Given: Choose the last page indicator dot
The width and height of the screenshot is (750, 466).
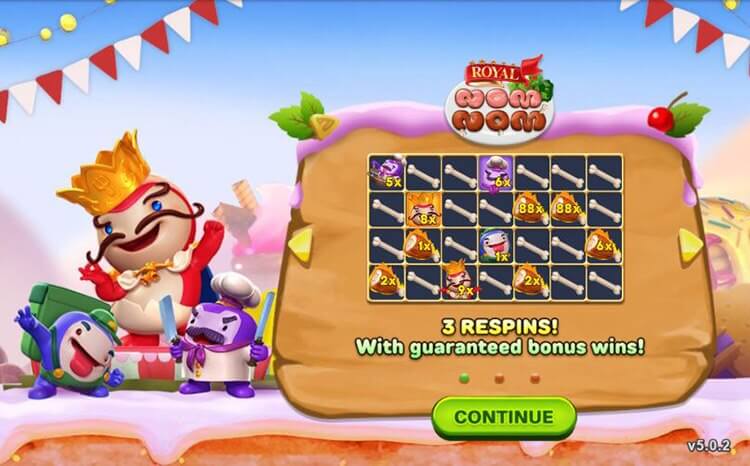Looking at the screenshot, I should 535,378.
